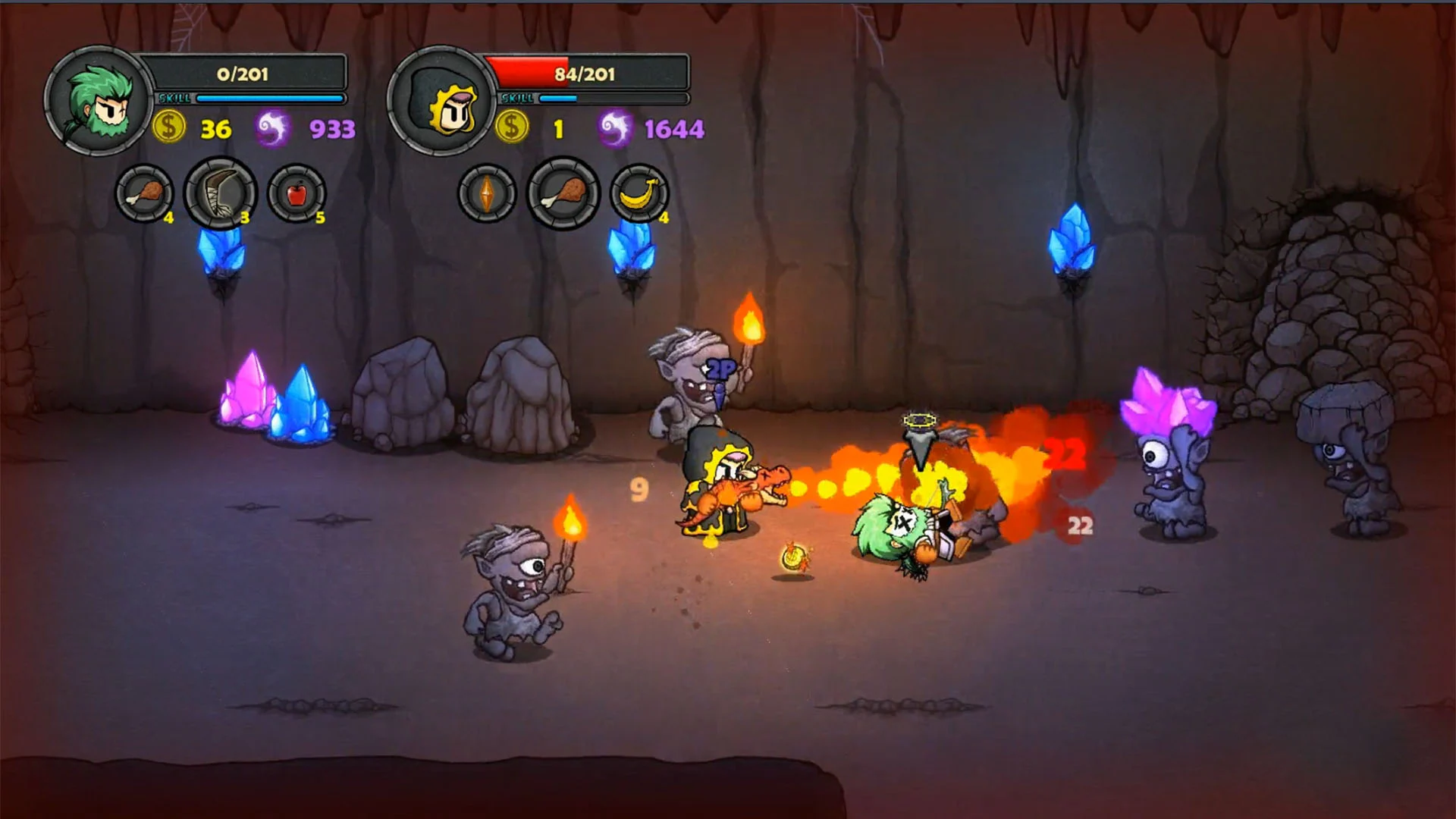1456x819 pixels.
Task: Click the empty health bar showing 0/201
Action: pyautogui.click(x=243, y=74)
